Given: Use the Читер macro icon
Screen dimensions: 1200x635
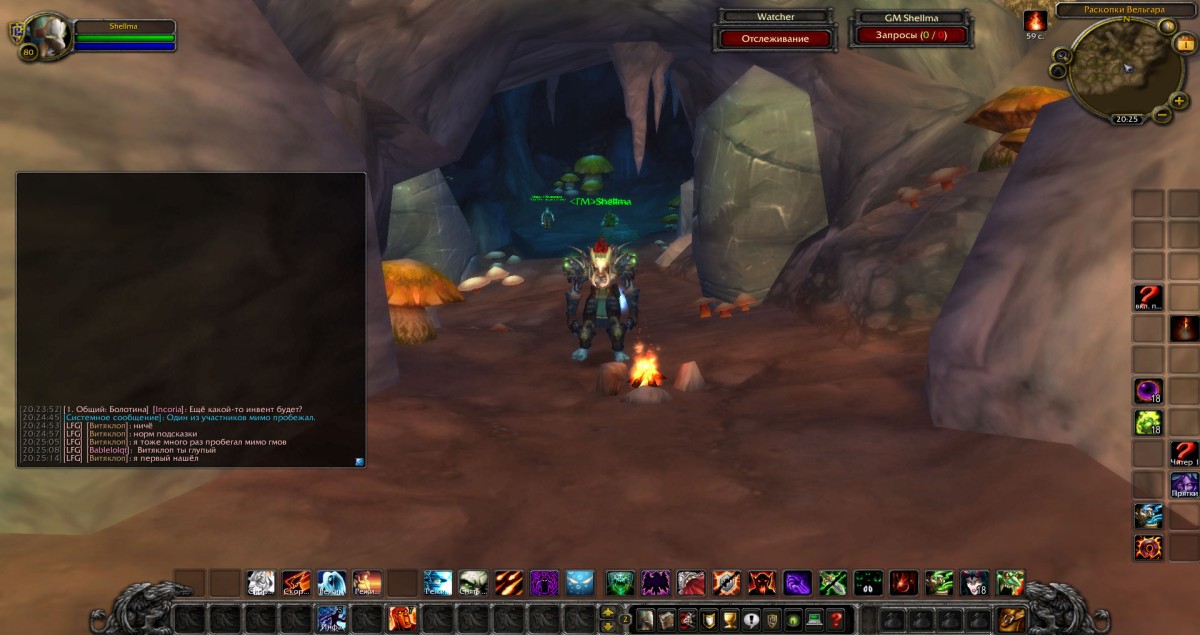Looking at the screenshot, I should pos(1184,452).
